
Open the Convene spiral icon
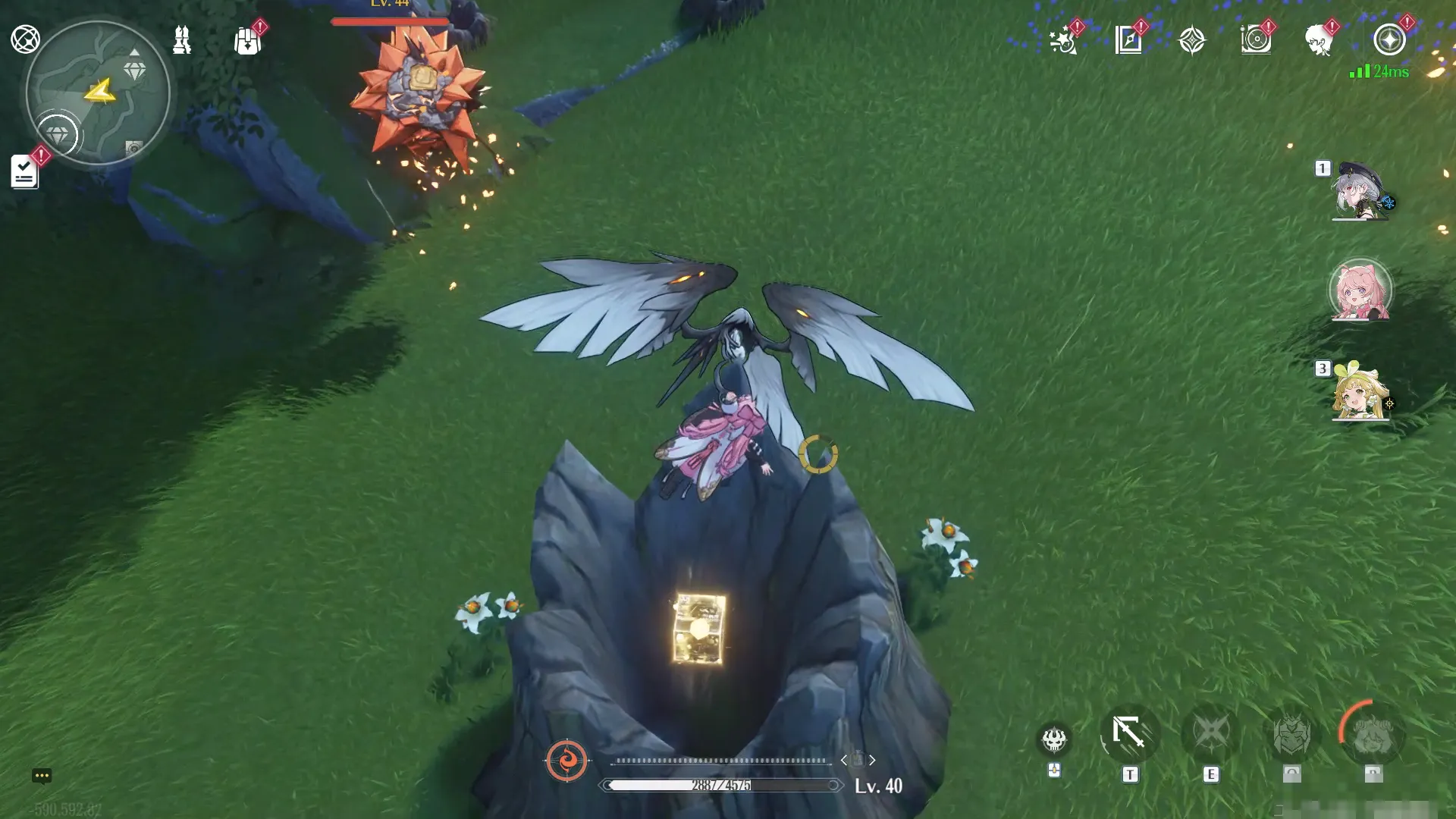1256,39
